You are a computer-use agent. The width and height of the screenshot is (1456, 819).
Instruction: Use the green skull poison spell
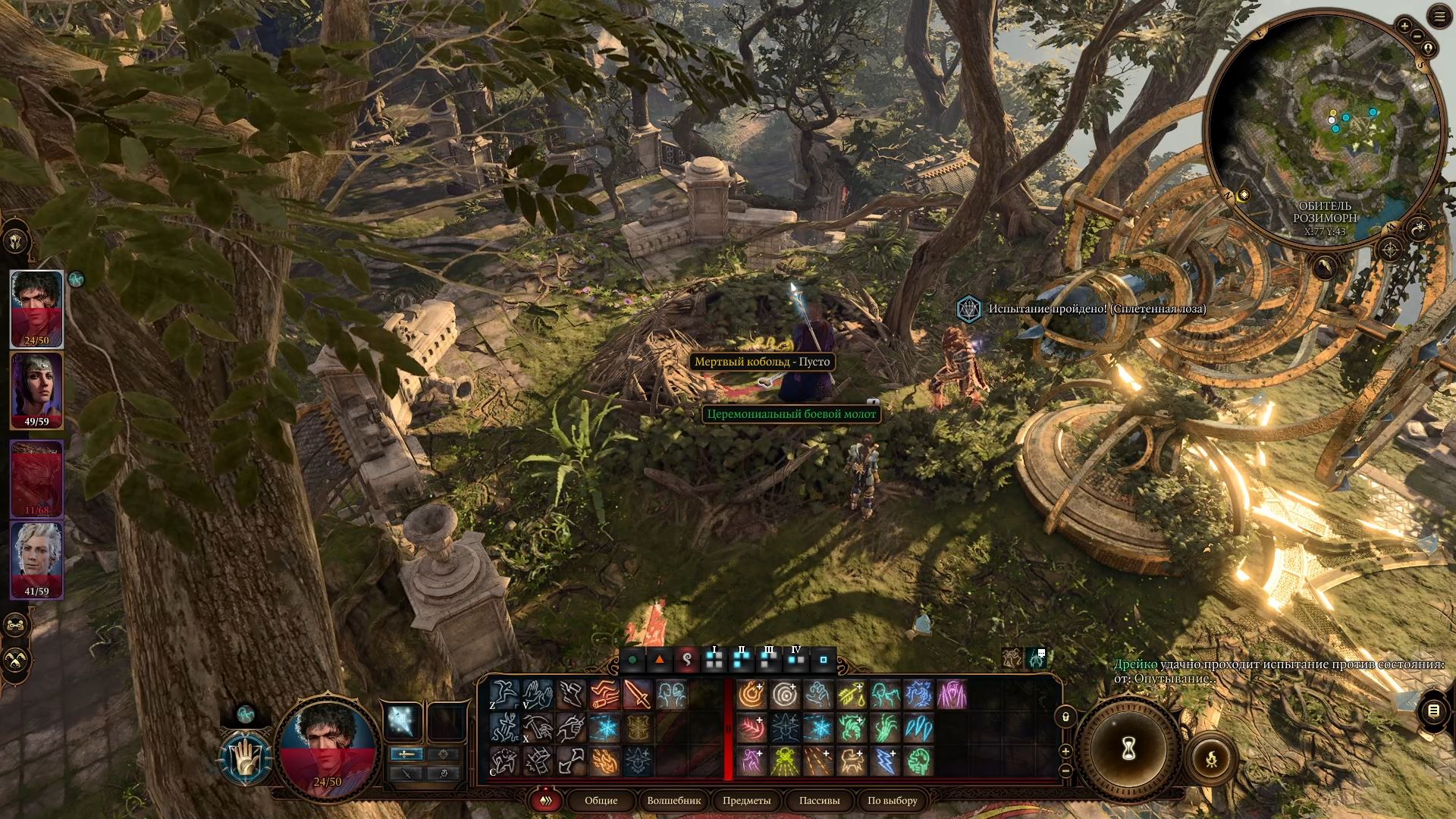pyautogui.click(x=785, y=761)
